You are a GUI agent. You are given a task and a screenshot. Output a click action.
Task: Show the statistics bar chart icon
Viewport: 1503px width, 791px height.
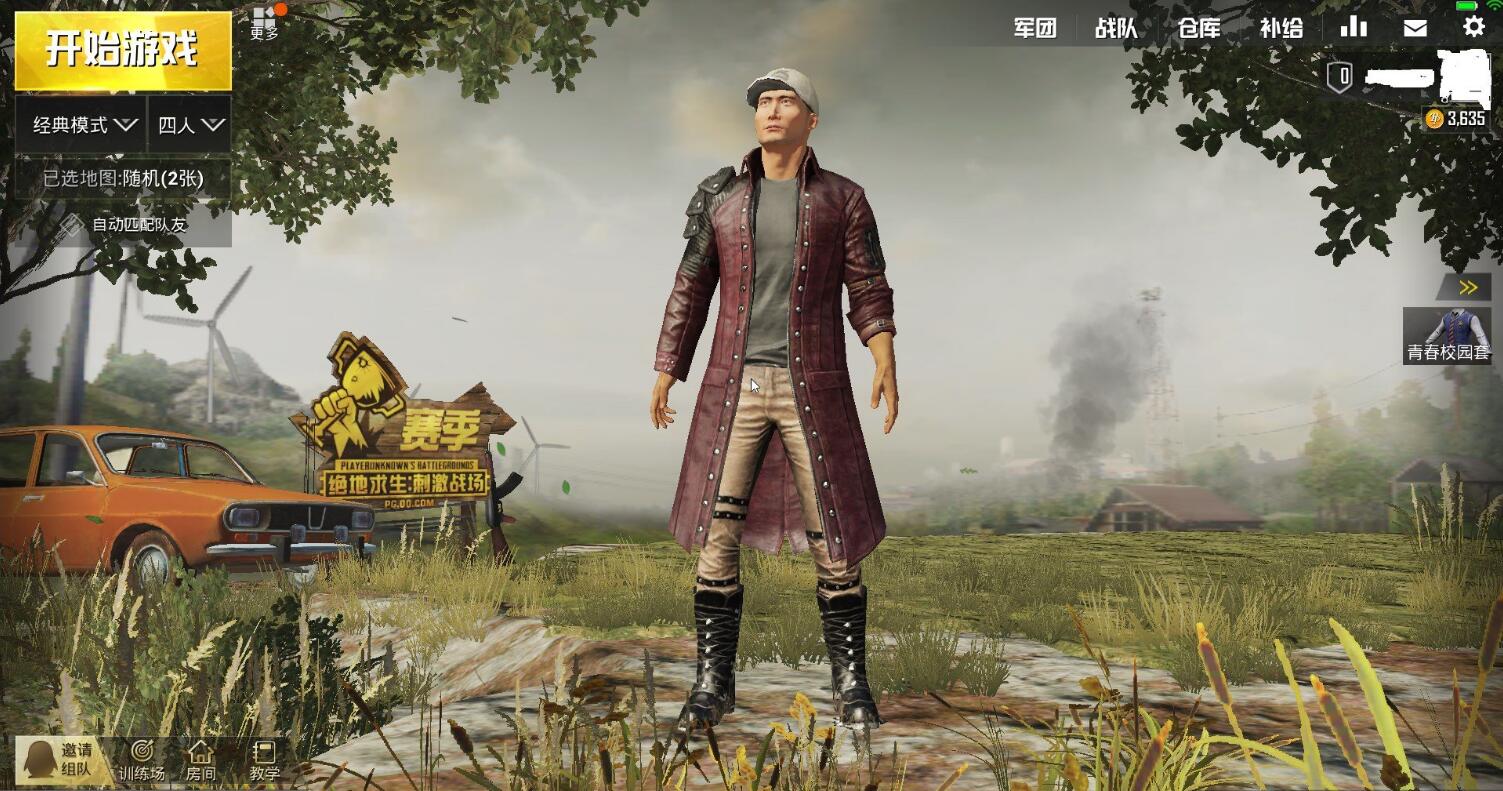click(x=1353, y=27)
